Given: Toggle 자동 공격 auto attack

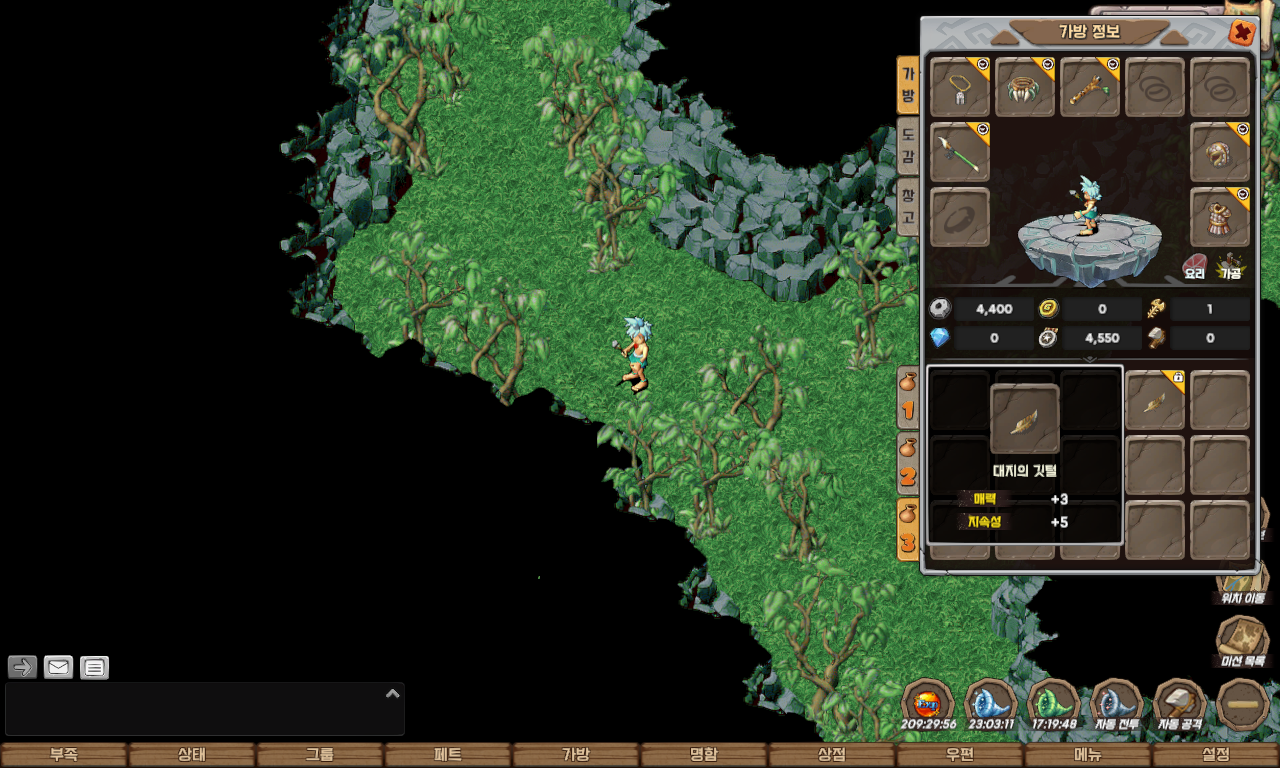Looking at the screenshot, I should (1179, 705).
